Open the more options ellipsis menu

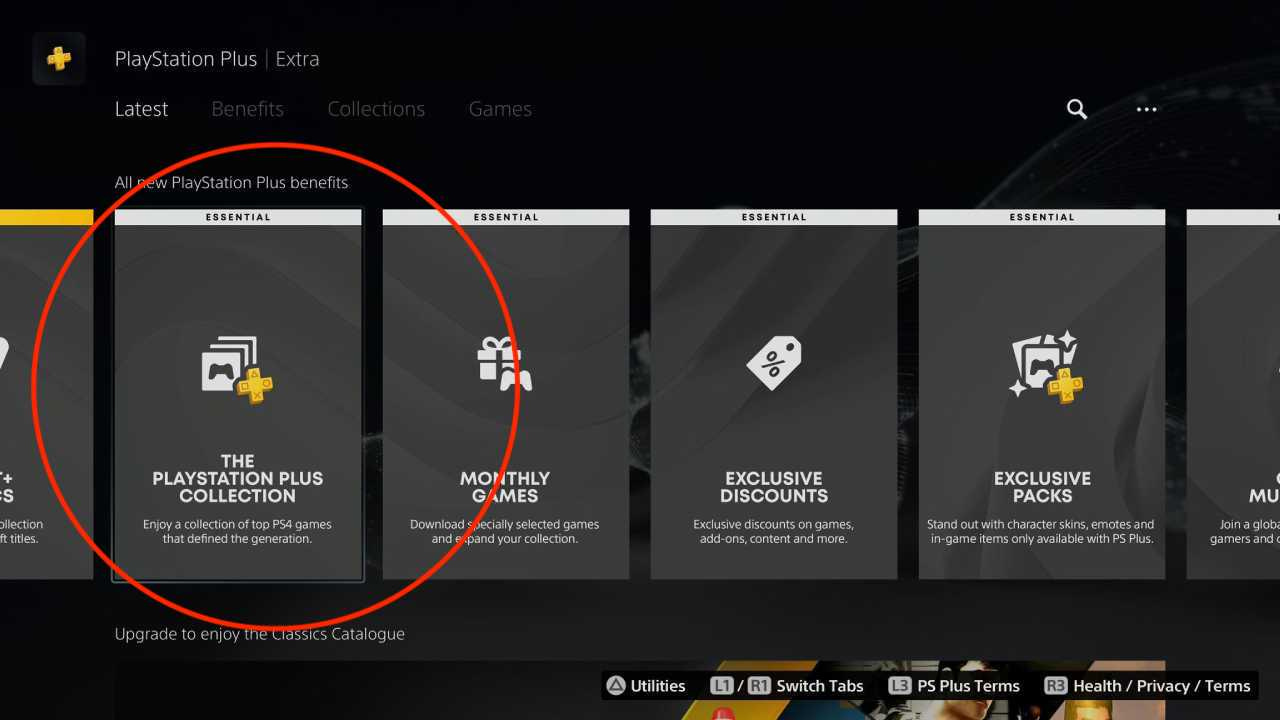[1146, 110]
